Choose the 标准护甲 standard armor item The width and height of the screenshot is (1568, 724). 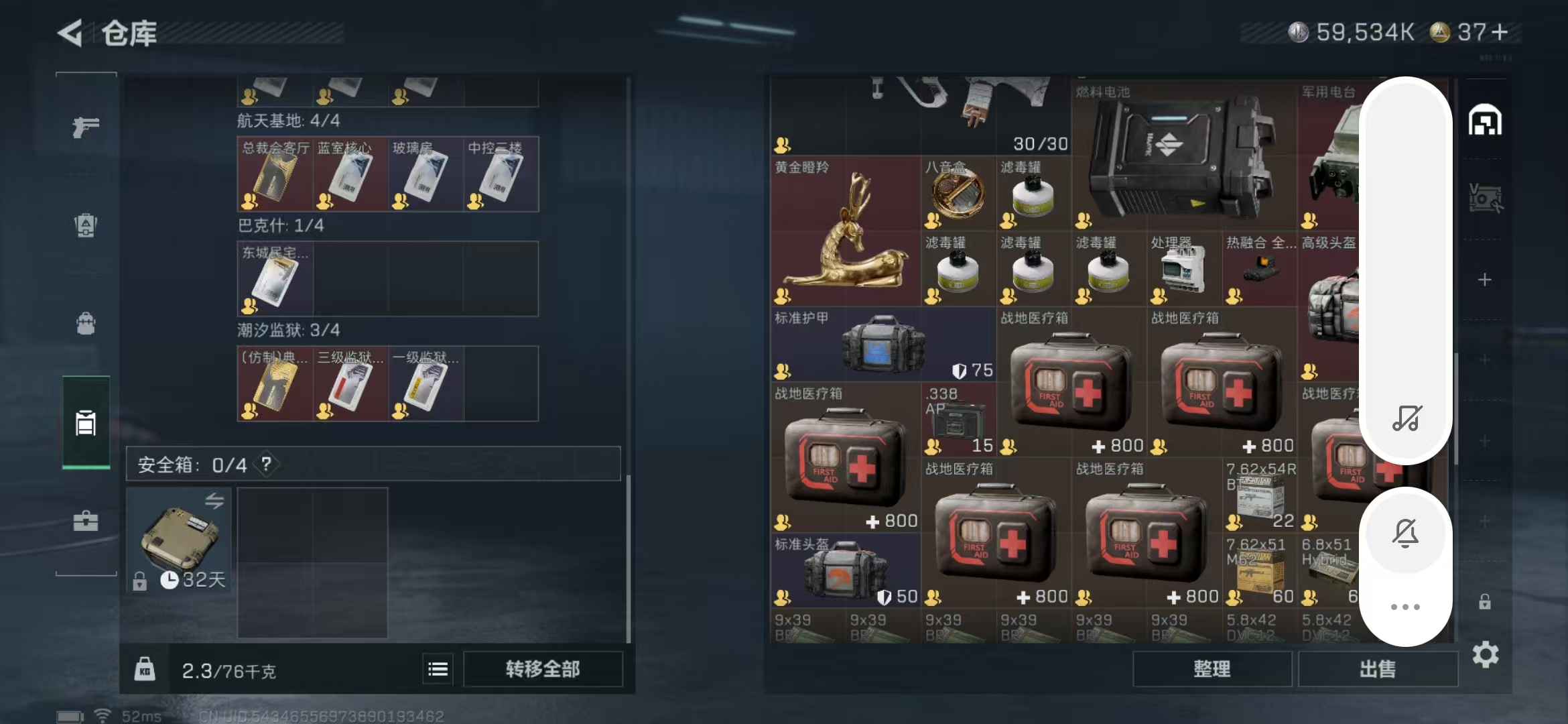point(883,345)
